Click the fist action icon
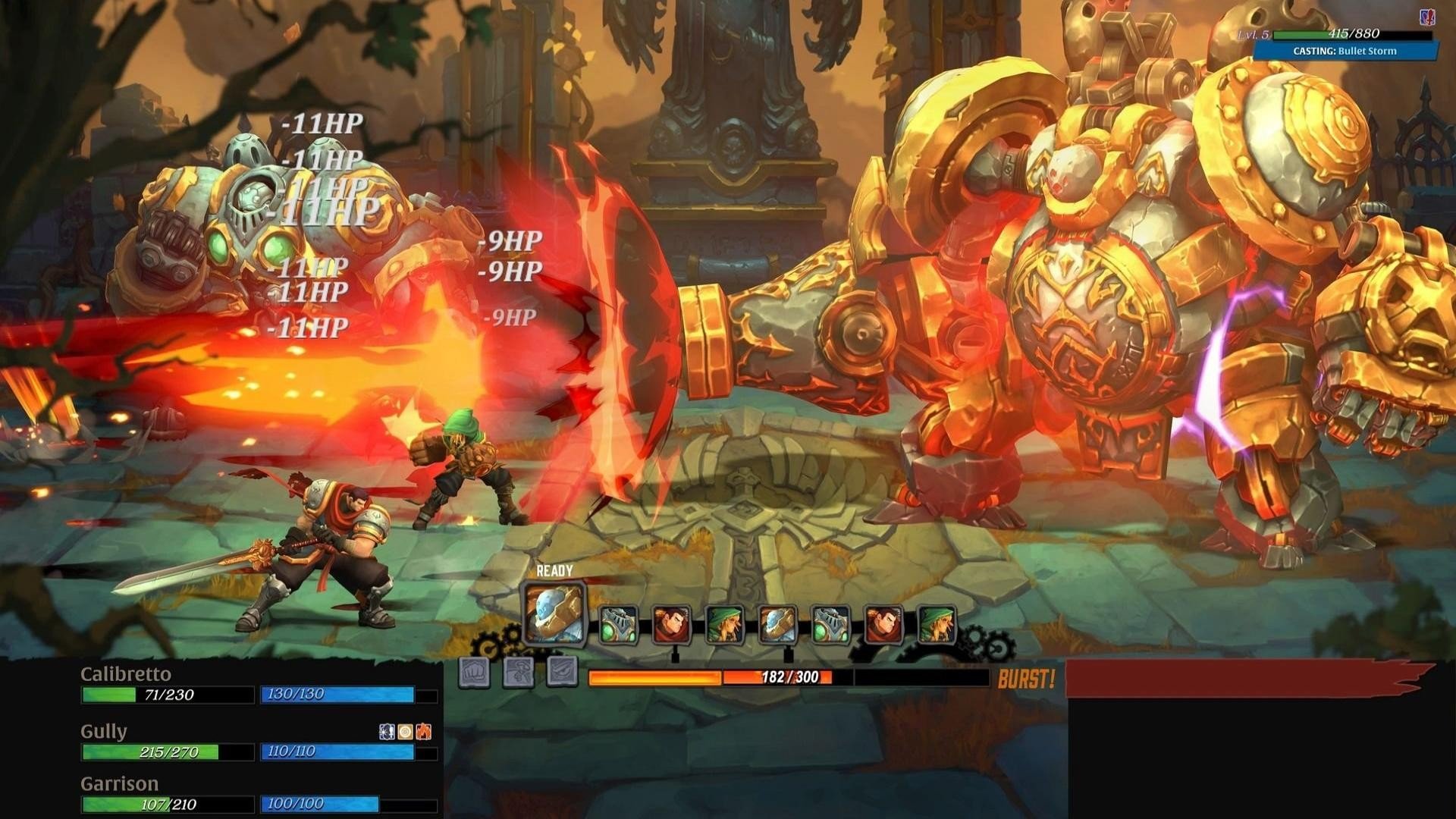Viewport: 1456px width, 819px height. click(474, 673)
